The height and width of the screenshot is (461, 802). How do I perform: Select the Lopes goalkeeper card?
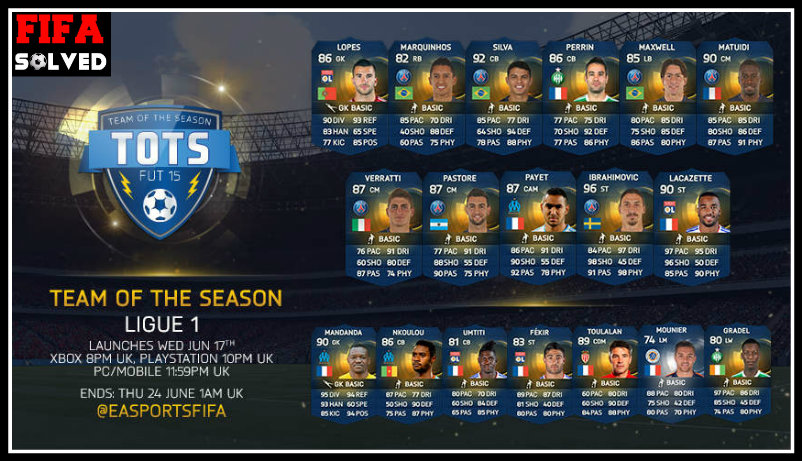pyautogui.click(x=350, y=96)
